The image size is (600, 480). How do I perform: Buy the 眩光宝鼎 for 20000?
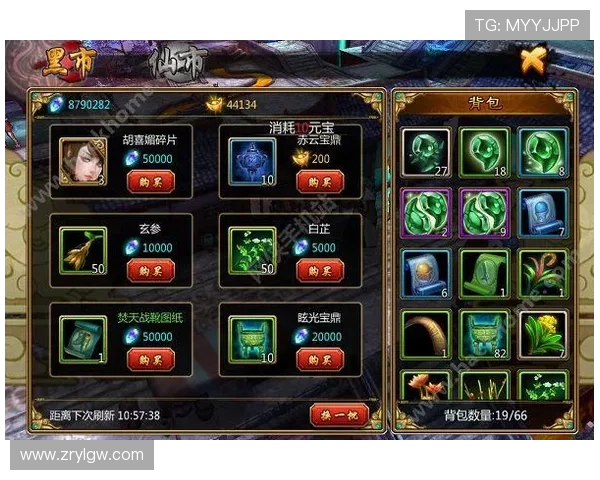[320, 359]
